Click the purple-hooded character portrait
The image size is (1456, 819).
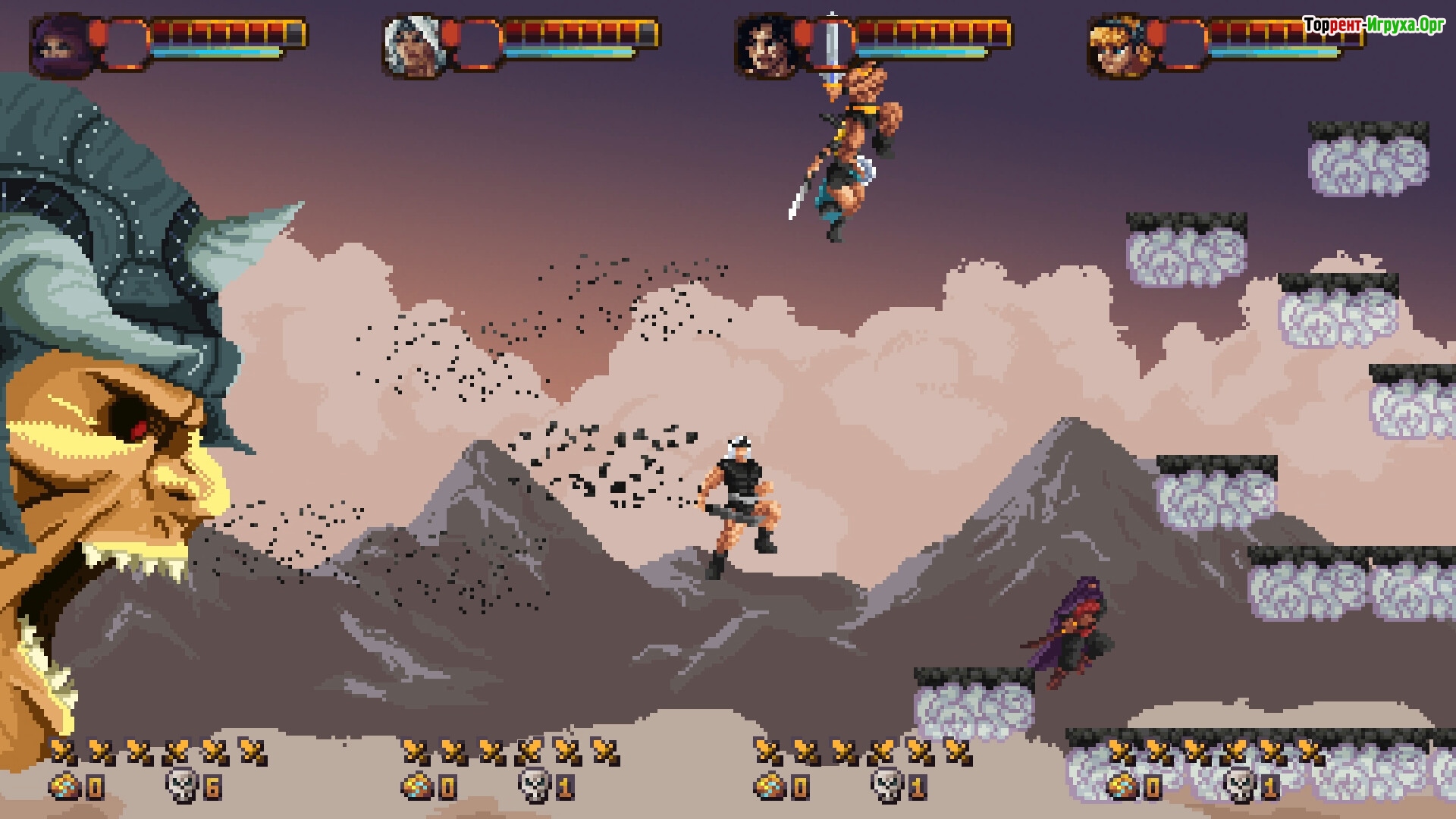59,44
